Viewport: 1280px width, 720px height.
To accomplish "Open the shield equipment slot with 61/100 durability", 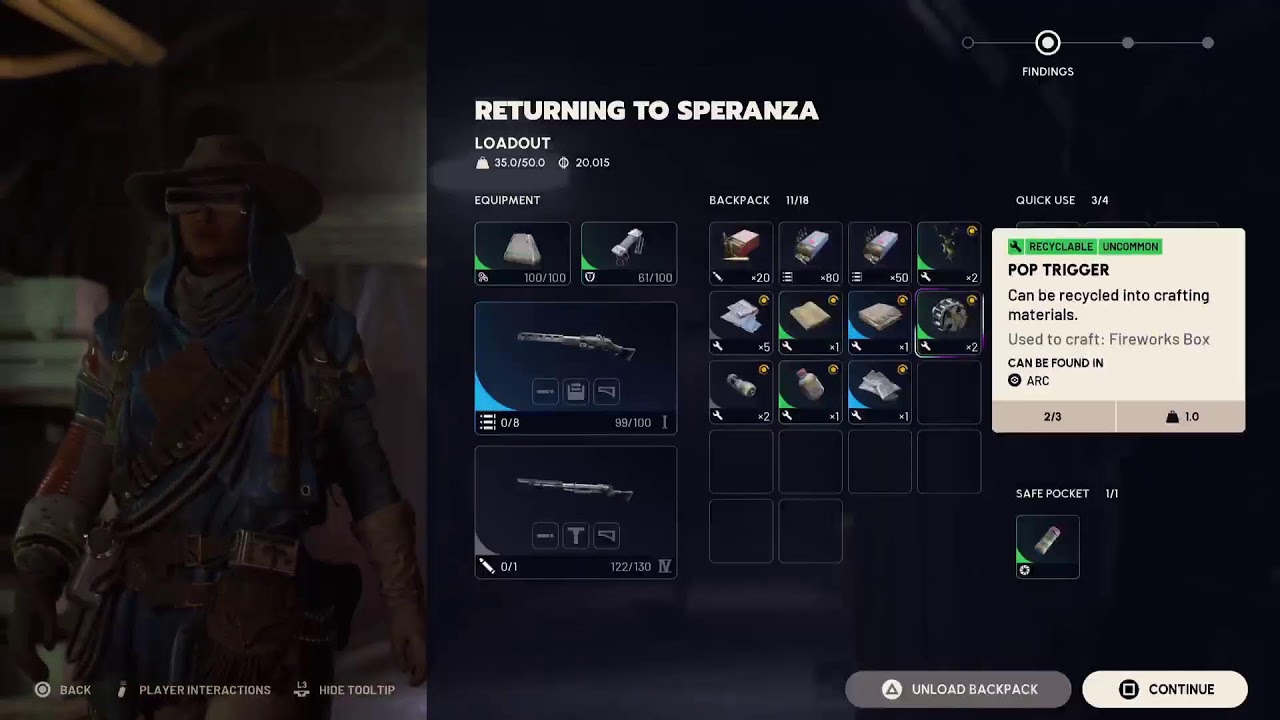I will 629,254.
